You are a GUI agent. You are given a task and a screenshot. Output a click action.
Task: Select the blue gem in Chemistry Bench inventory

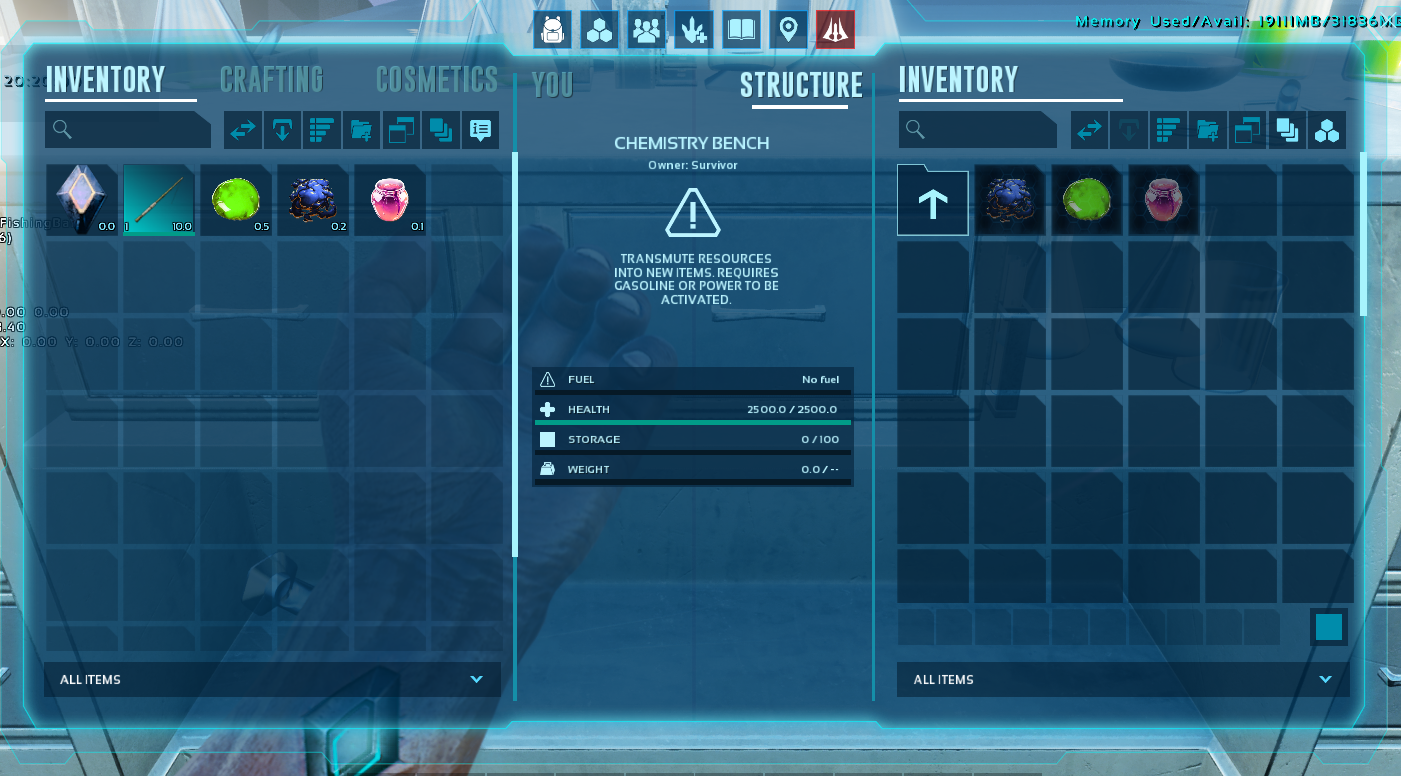coord(1010,200)
